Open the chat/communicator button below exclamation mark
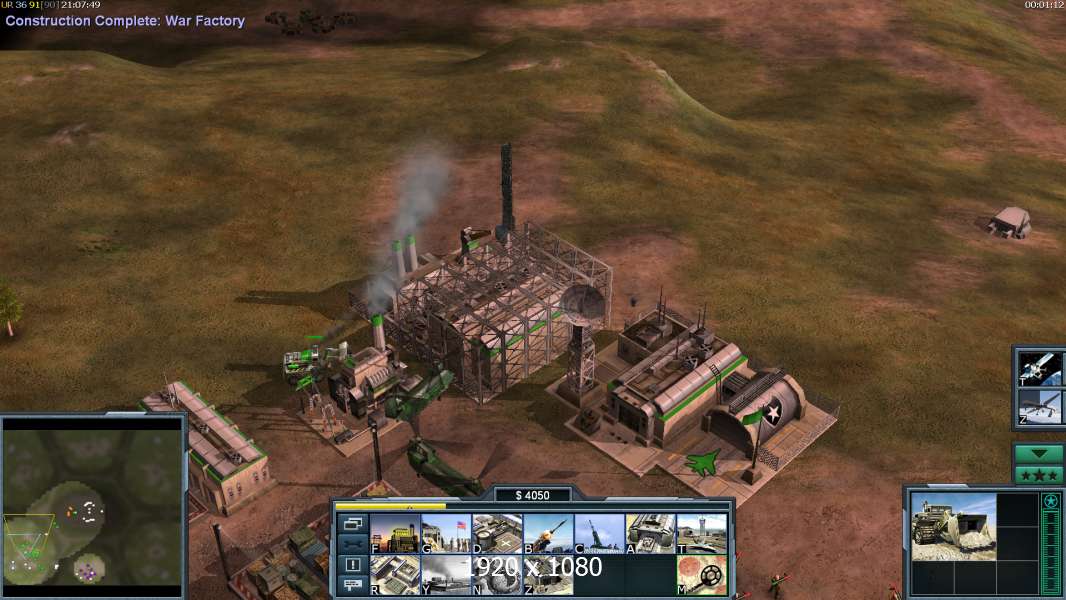 [352, 586]
